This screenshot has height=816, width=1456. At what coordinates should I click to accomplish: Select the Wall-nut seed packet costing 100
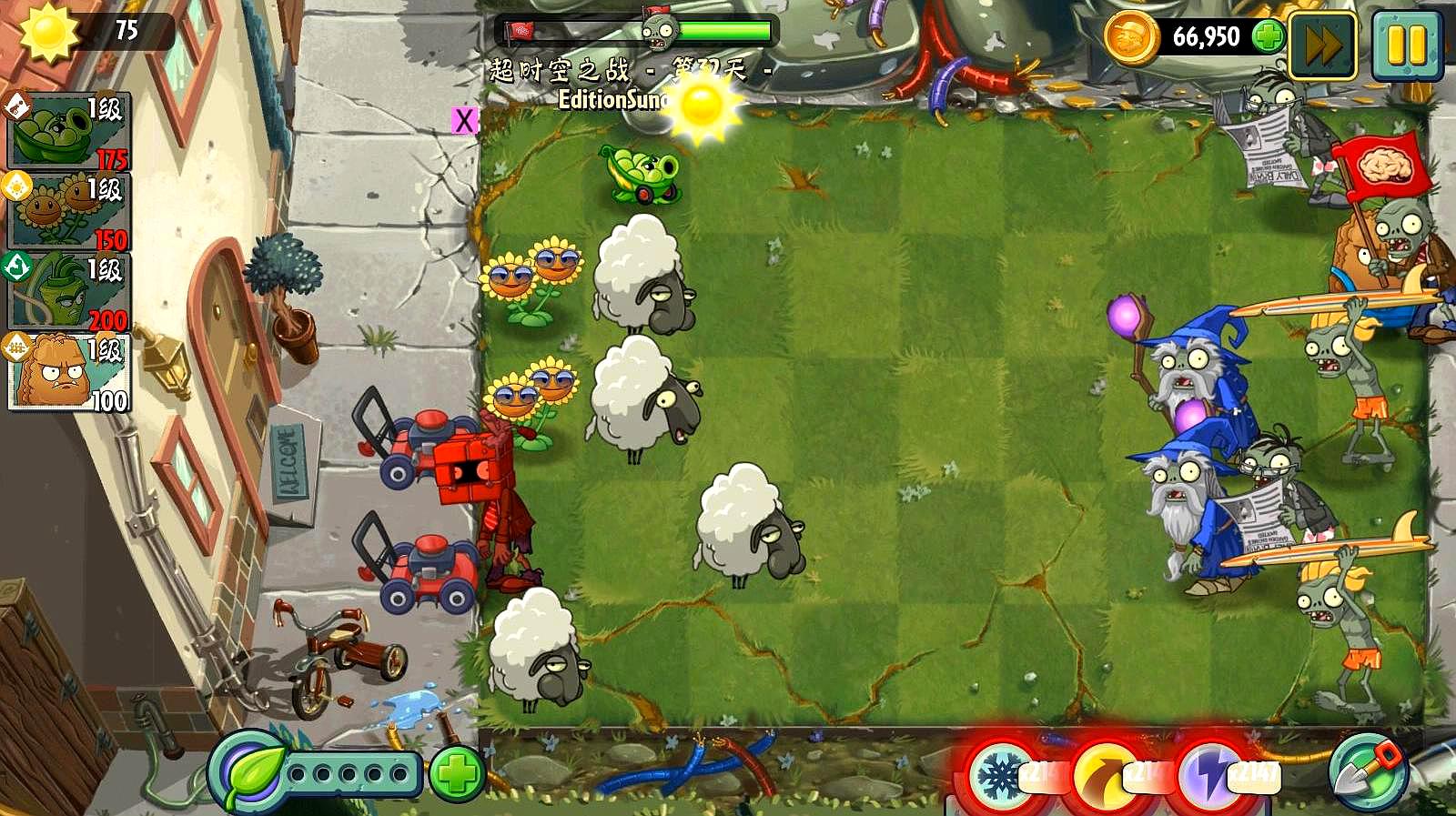click(68, 372)
